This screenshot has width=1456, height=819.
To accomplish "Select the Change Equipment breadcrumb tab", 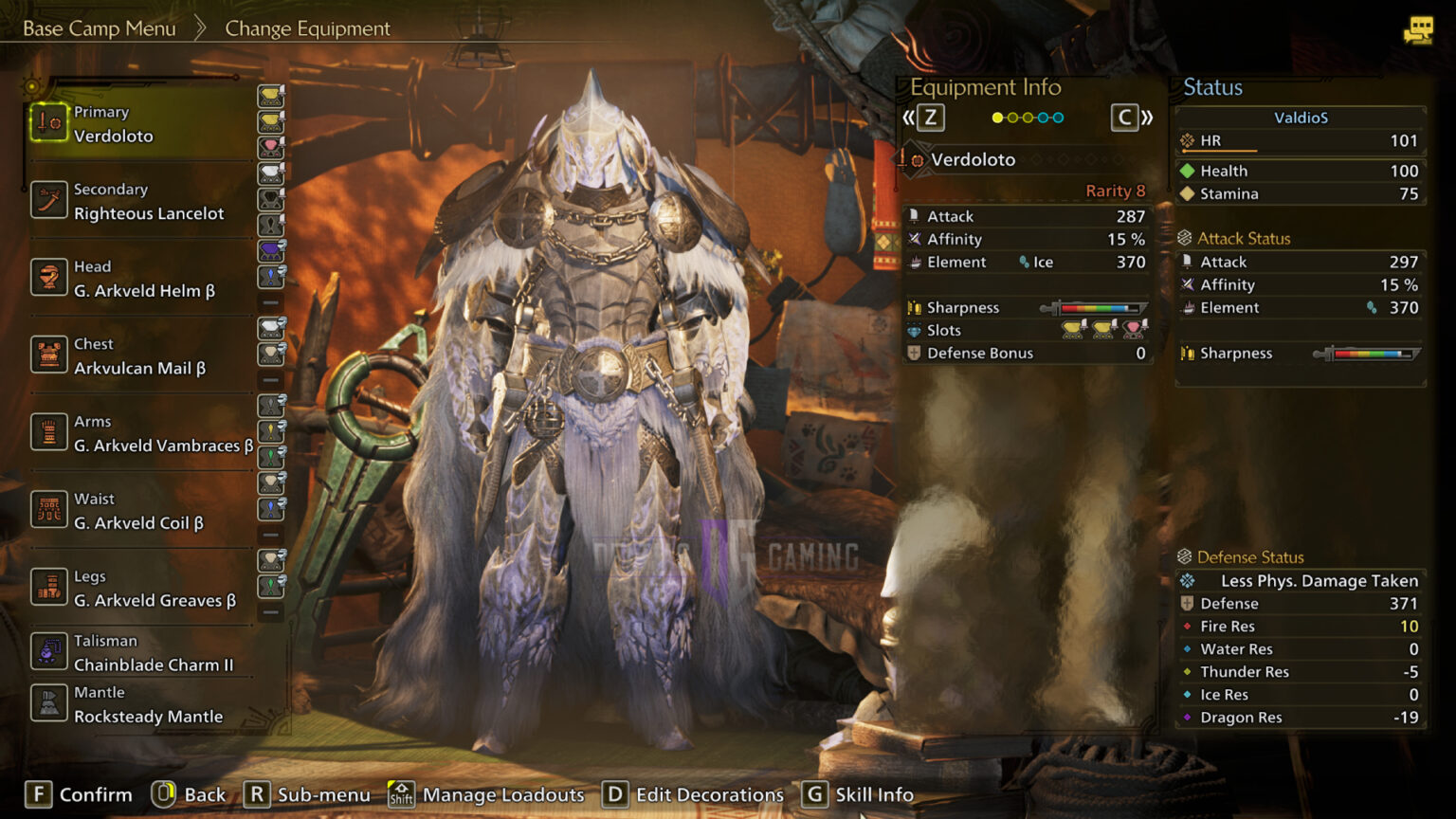I will [306, 28].
